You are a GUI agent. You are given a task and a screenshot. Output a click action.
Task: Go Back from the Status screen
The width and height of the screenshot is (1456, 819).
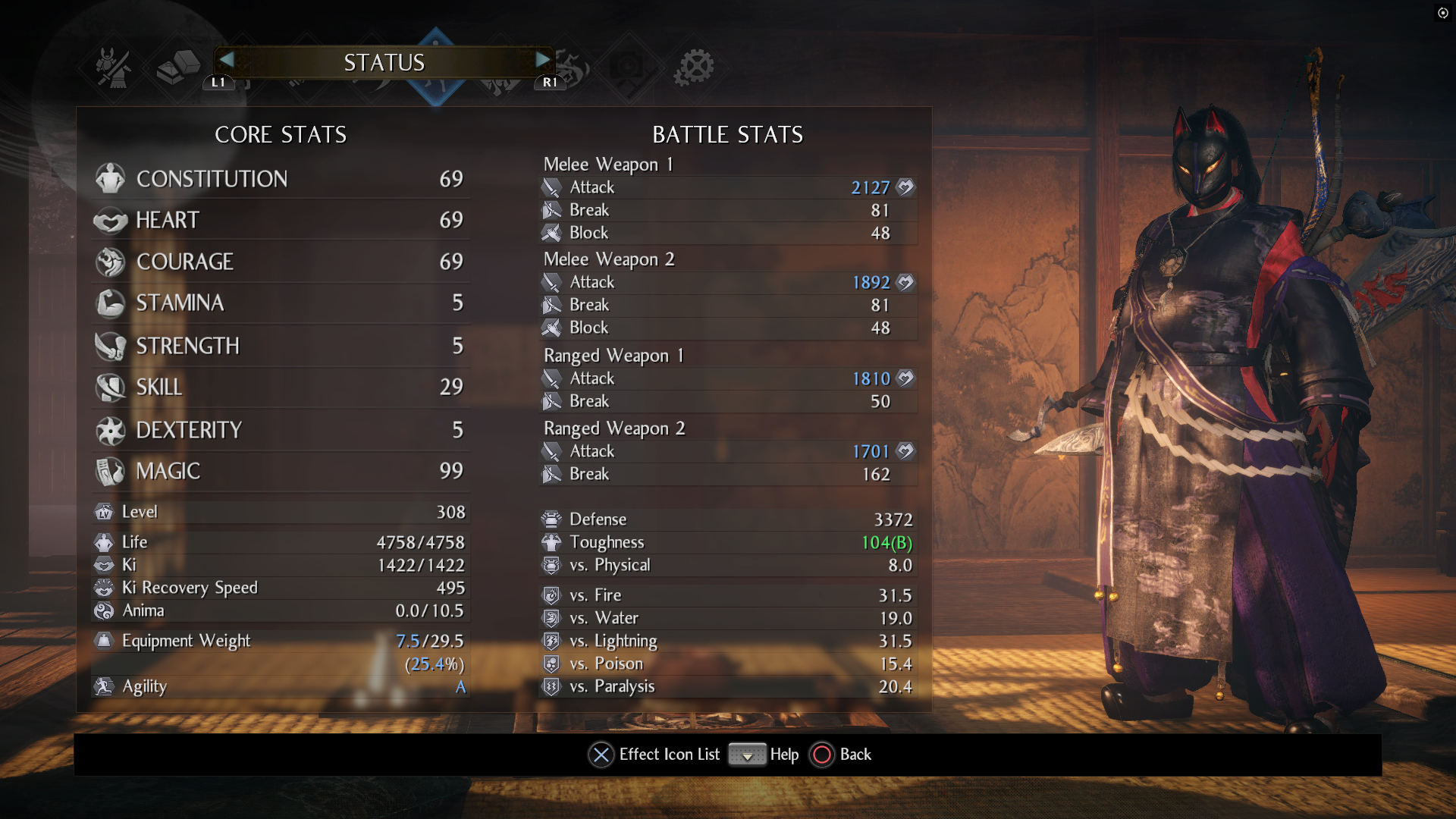point(842,755)
